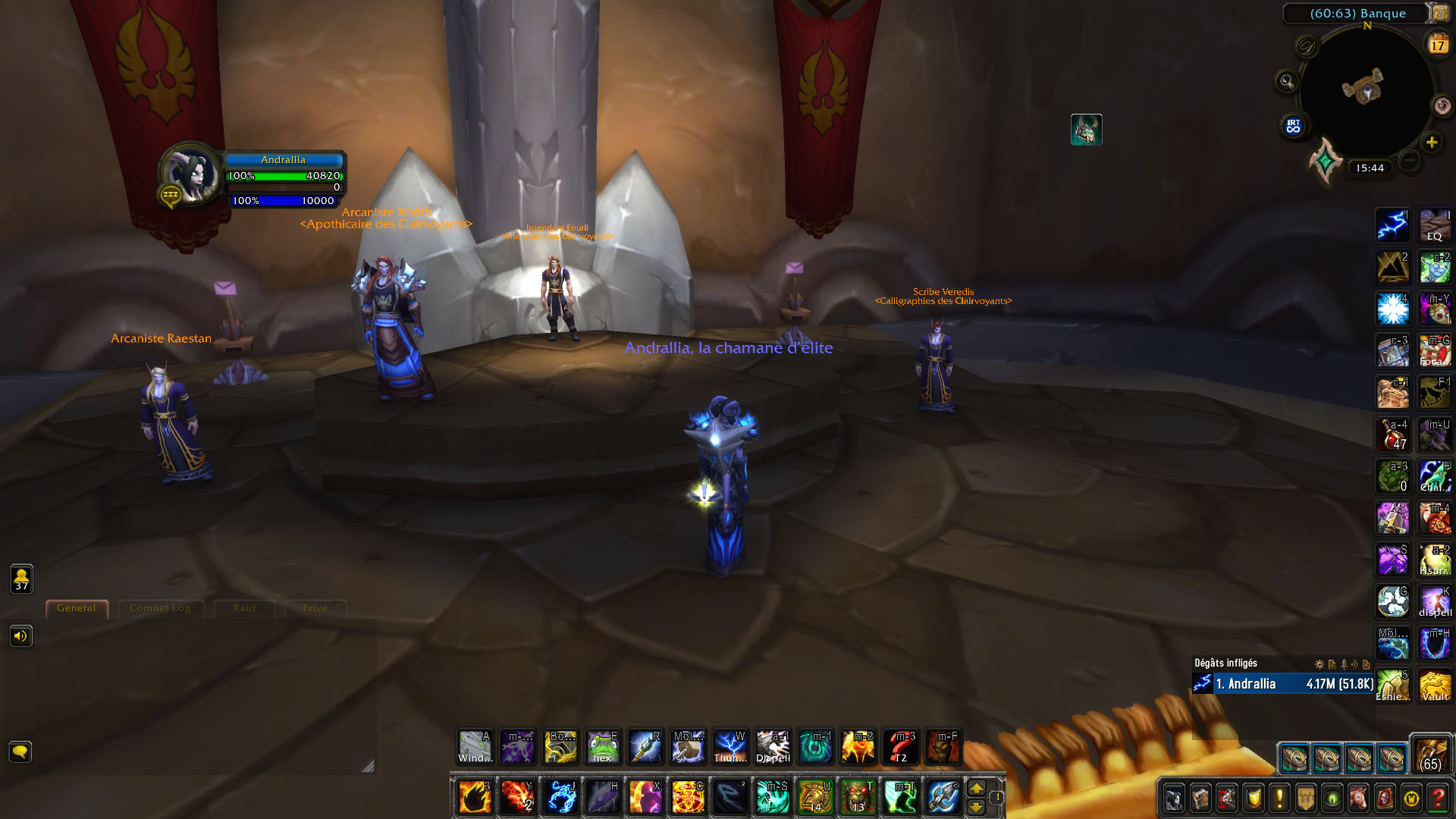Select the Windfury ability on the bar
1456x819 pixels.
(x=474, y=747)
